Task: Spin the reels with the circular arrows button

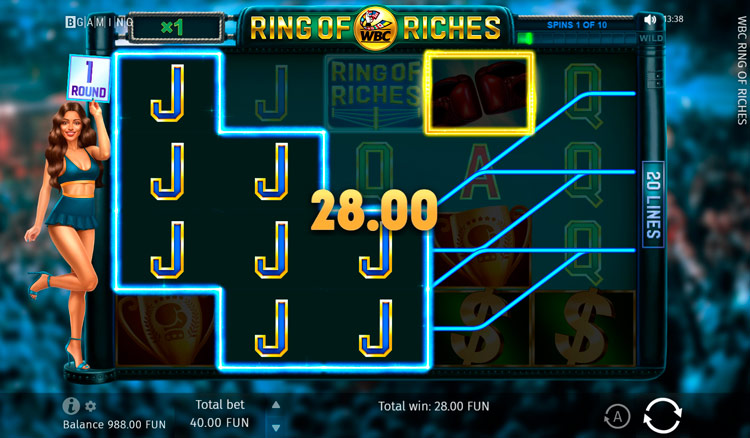Action: (x=662, y=414)
